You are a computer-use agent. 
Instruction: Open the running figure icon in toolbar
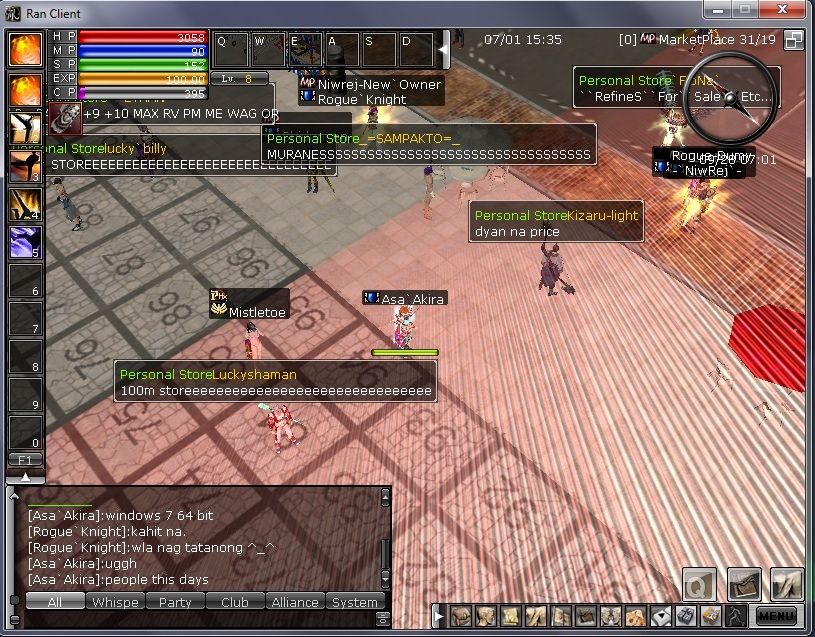[734, 616]
